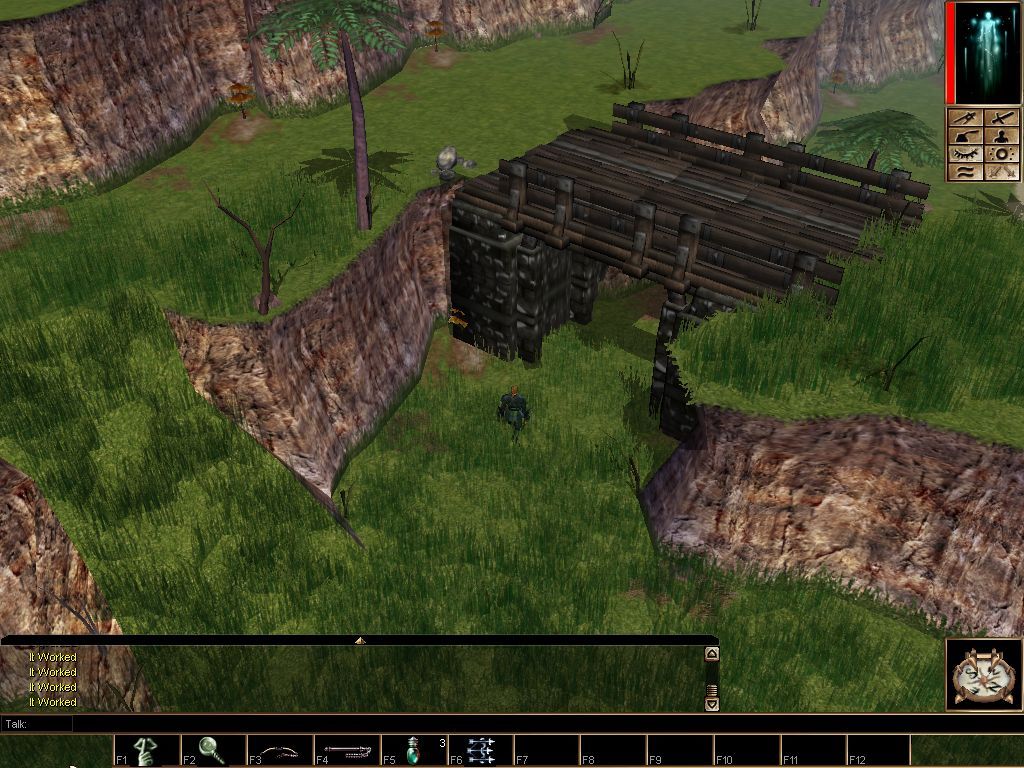Viewport: 1024px width, 768px height.
Task: Select the arrow in the F4 quickslot
Action: [x=347, y=750]
